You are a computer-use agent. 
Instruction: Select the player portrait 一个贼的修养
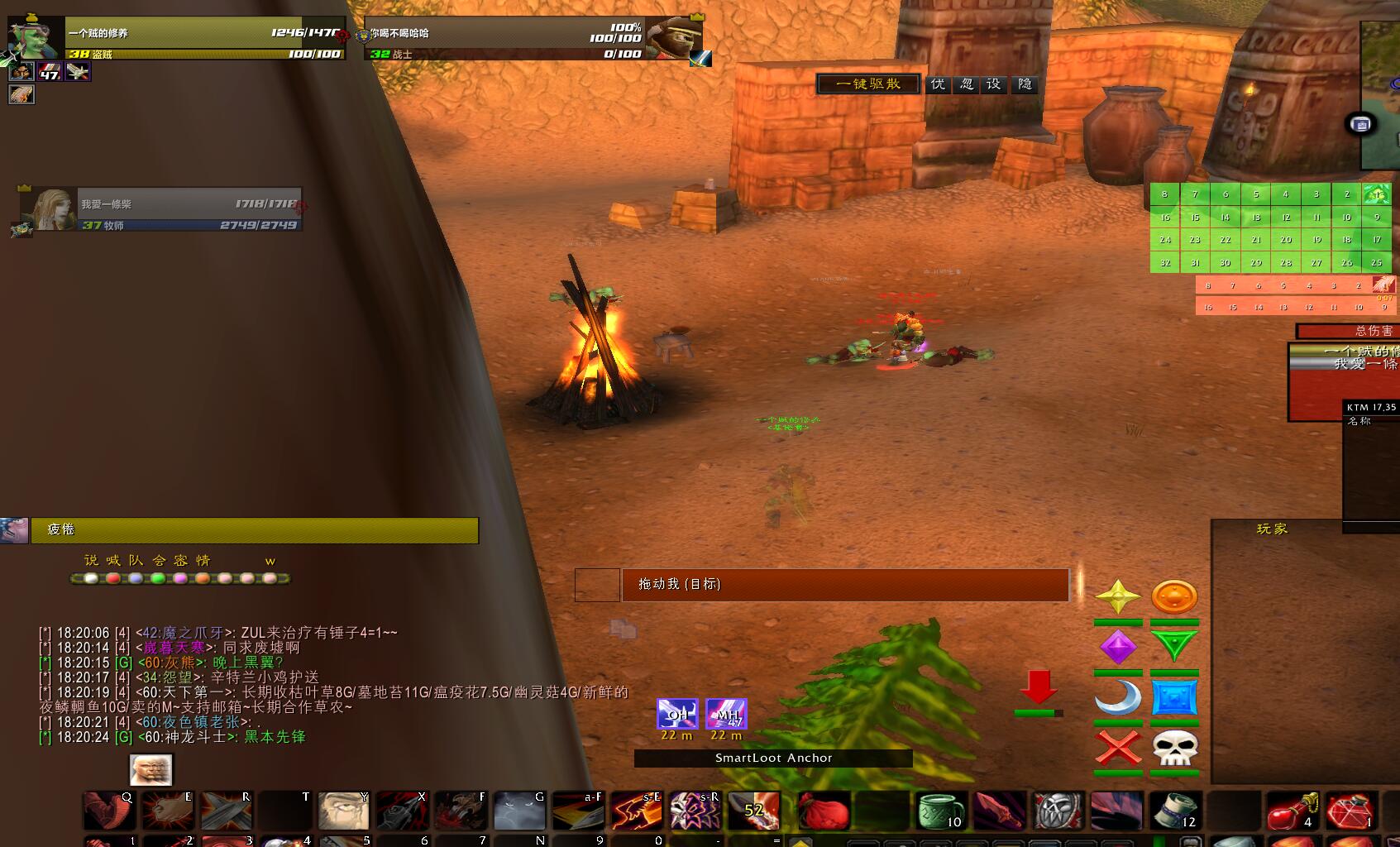click(x=35, y=38)
